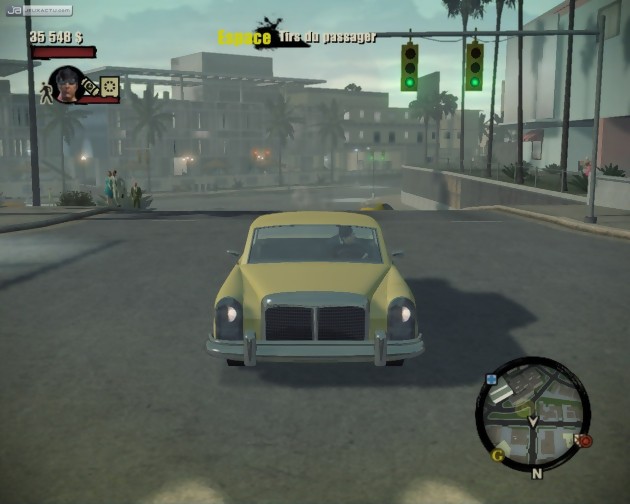Open the JeuxActu.com watermark logo
The height and width of the screenshot is (504, 630).
[x=38, y=10]
